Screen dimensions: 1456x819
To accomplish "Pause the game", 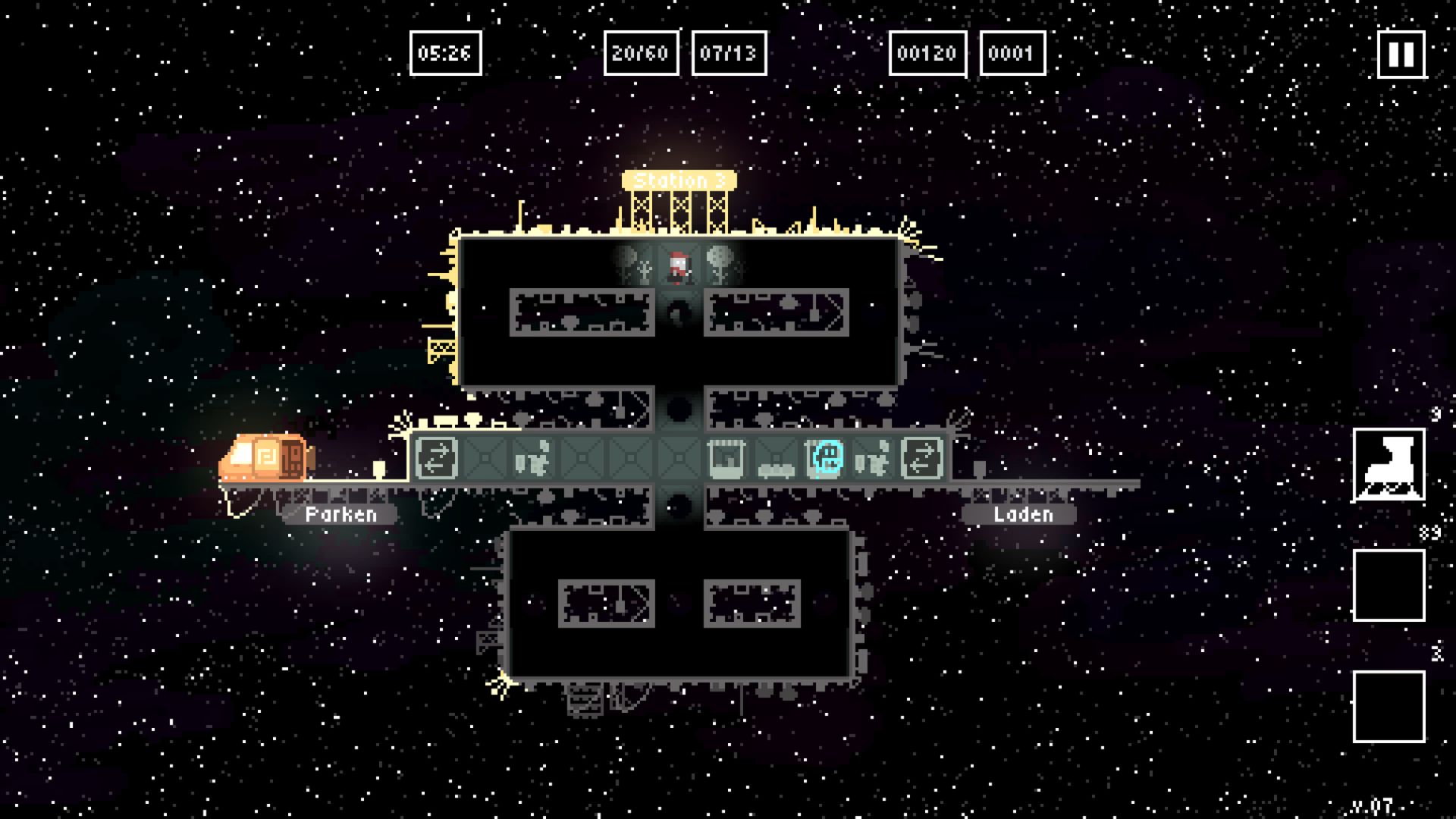I will click(1401, 54).
